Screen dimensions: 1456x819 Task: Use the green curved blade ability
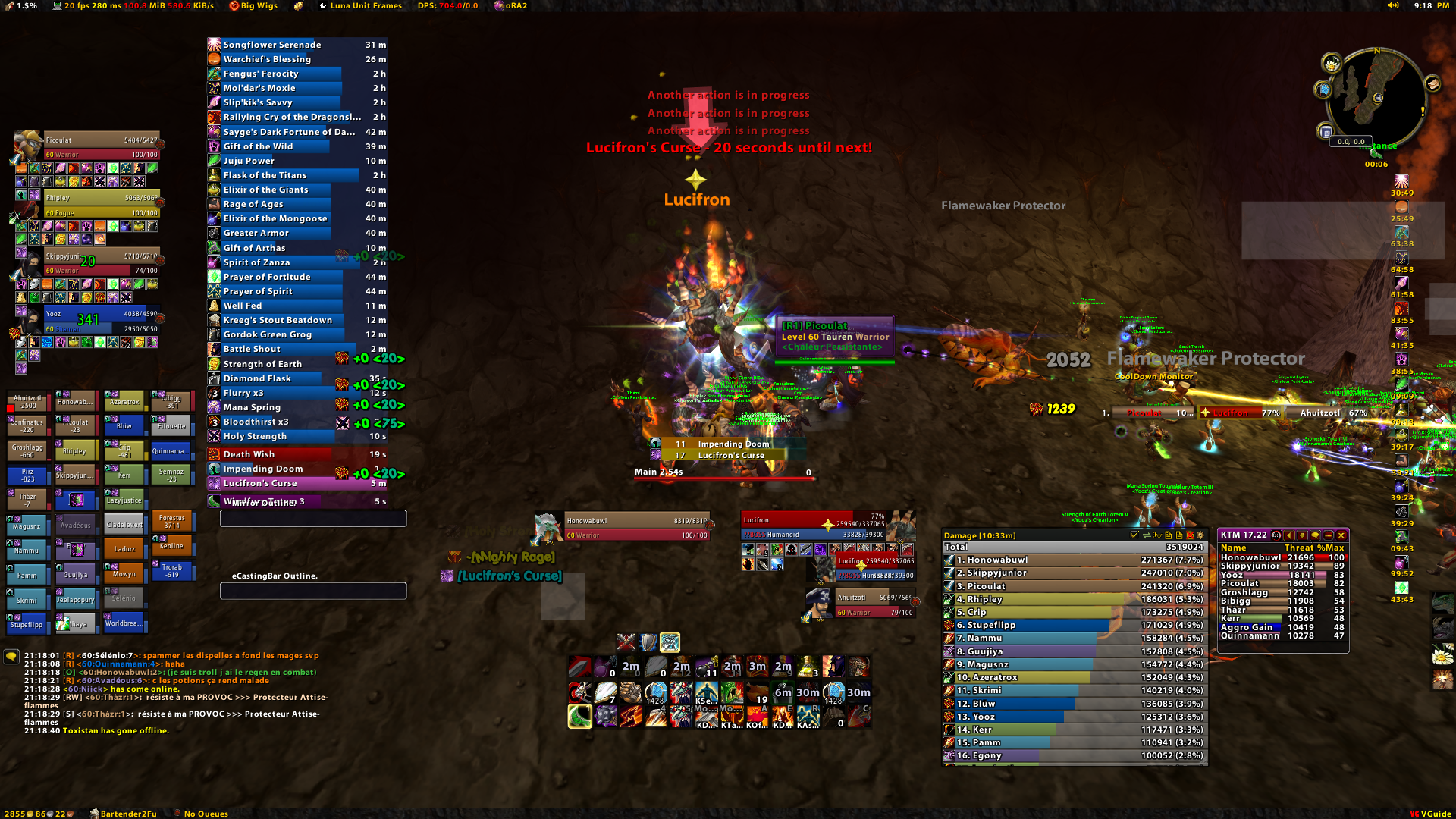tap(579, 716)
